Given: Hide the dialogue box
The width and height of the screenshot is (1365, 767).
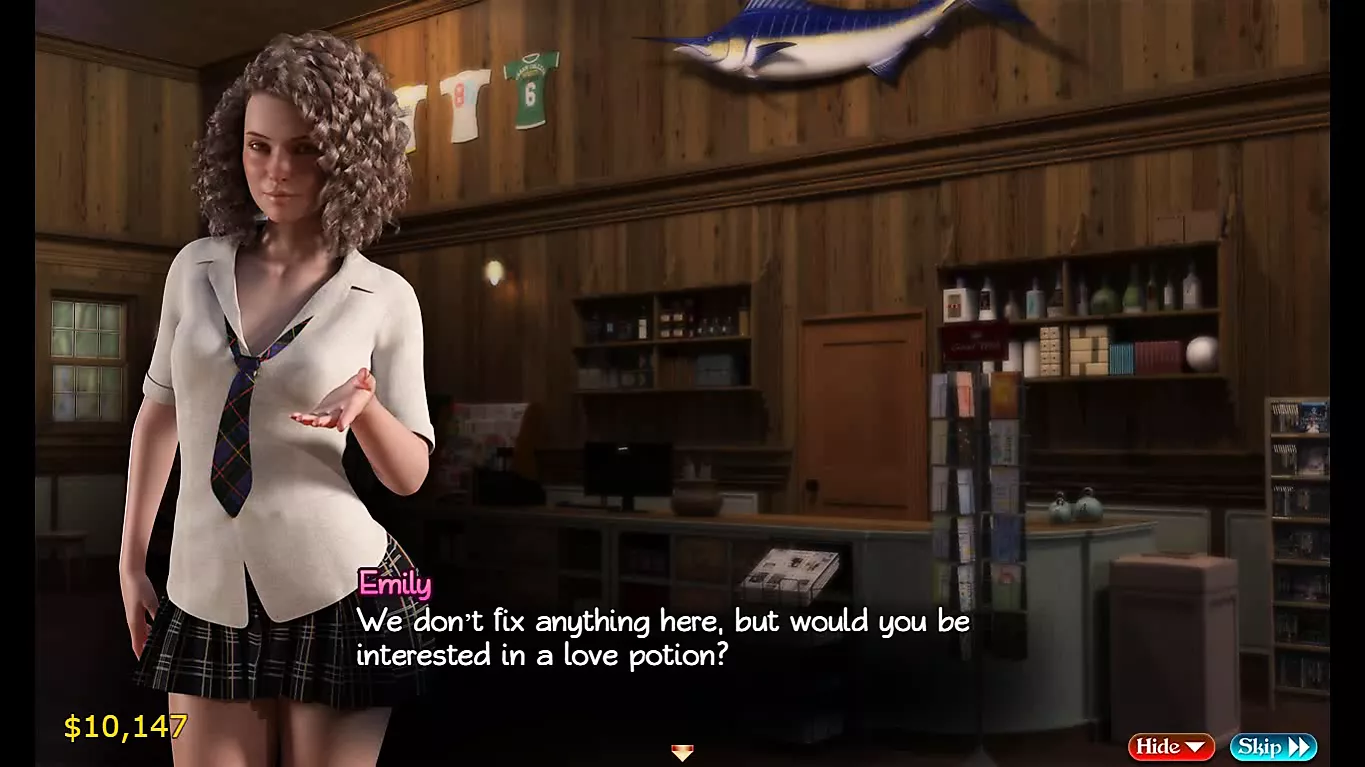Looking at the screenshot, I should pos(1170,746).
